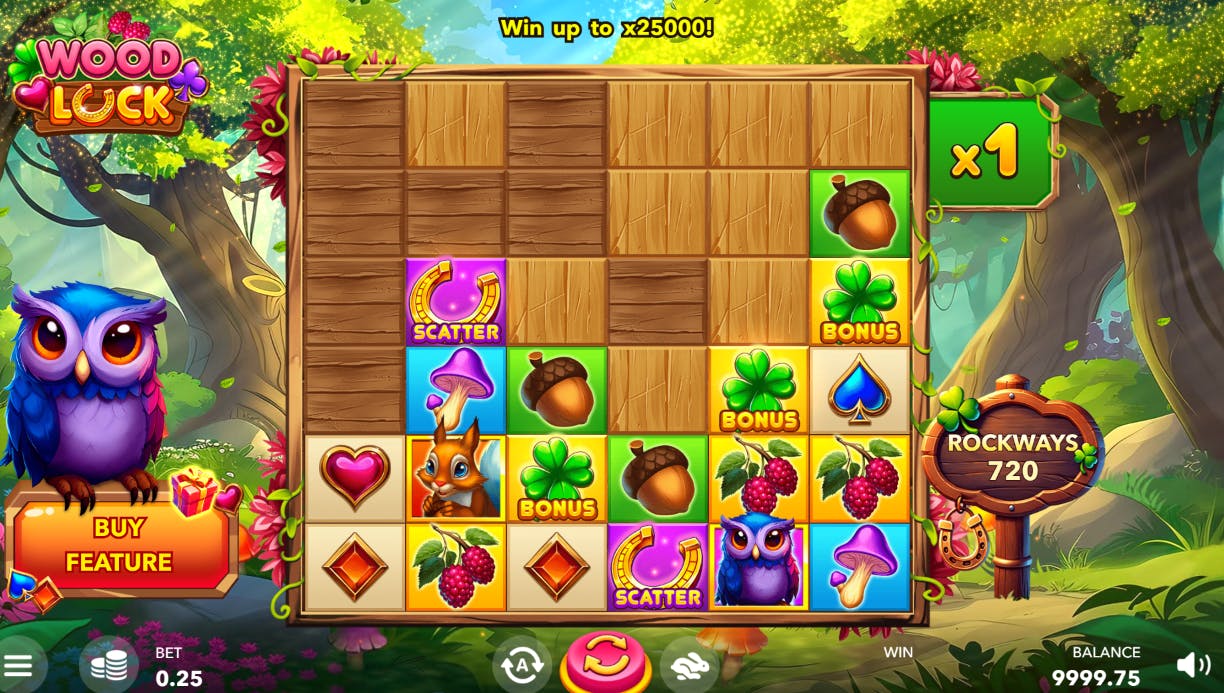Open the hamburger menu
1224x693 pixels.
[18, 666]
